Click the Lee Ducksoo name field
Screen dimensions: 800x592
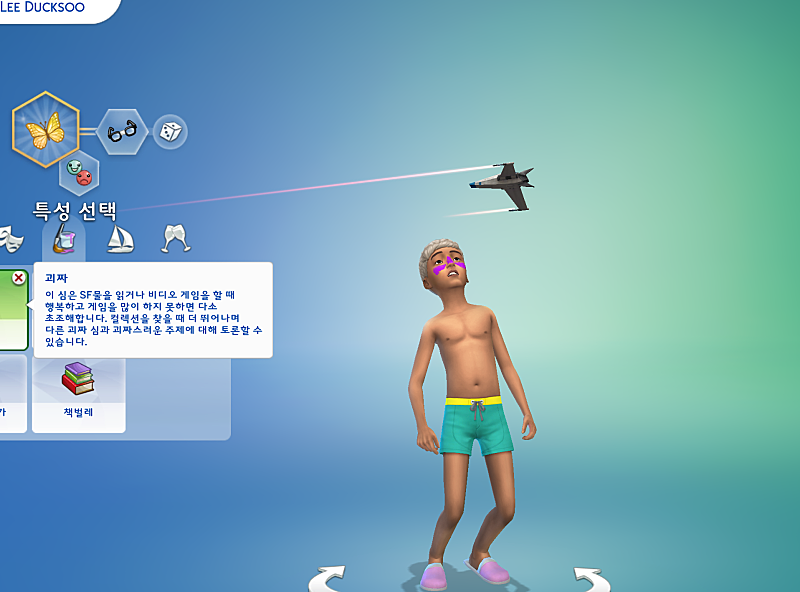50,8
